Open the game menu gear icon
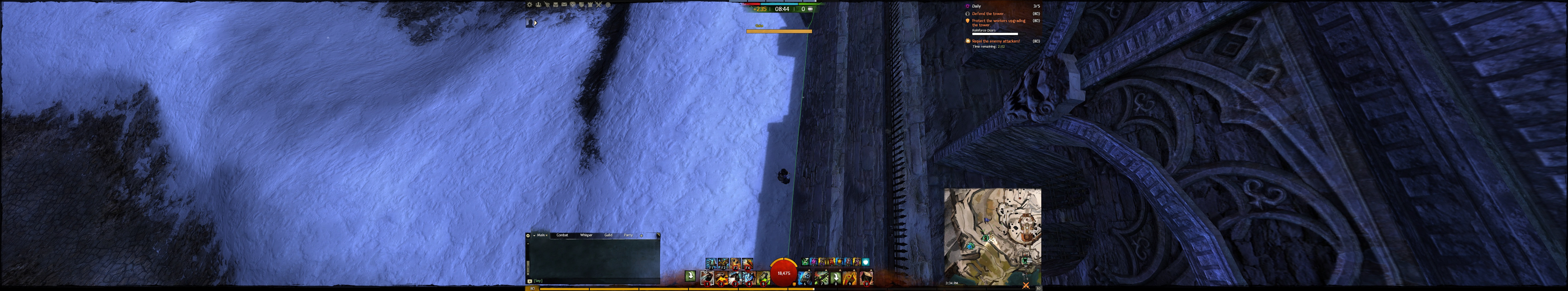 pyautogui.click(x=530, y=5)
